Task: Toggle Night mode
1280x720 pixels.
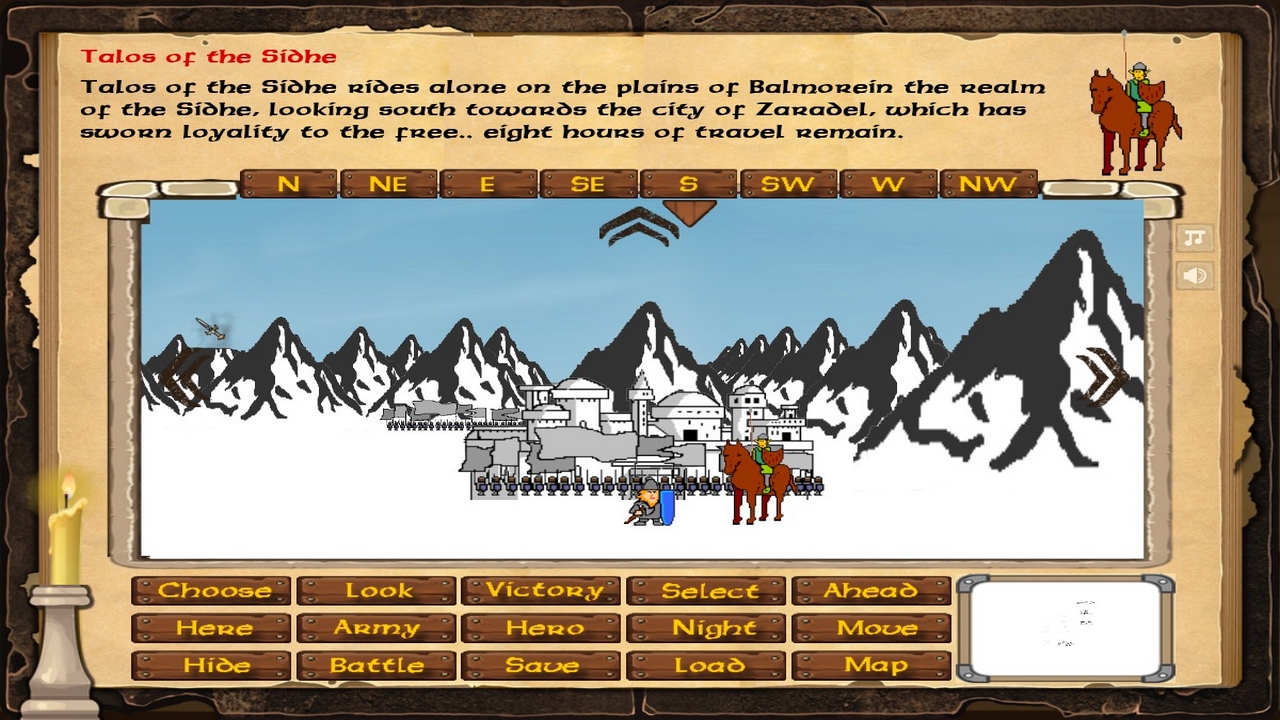Action: pyautogui.click(x=706, y=628)
